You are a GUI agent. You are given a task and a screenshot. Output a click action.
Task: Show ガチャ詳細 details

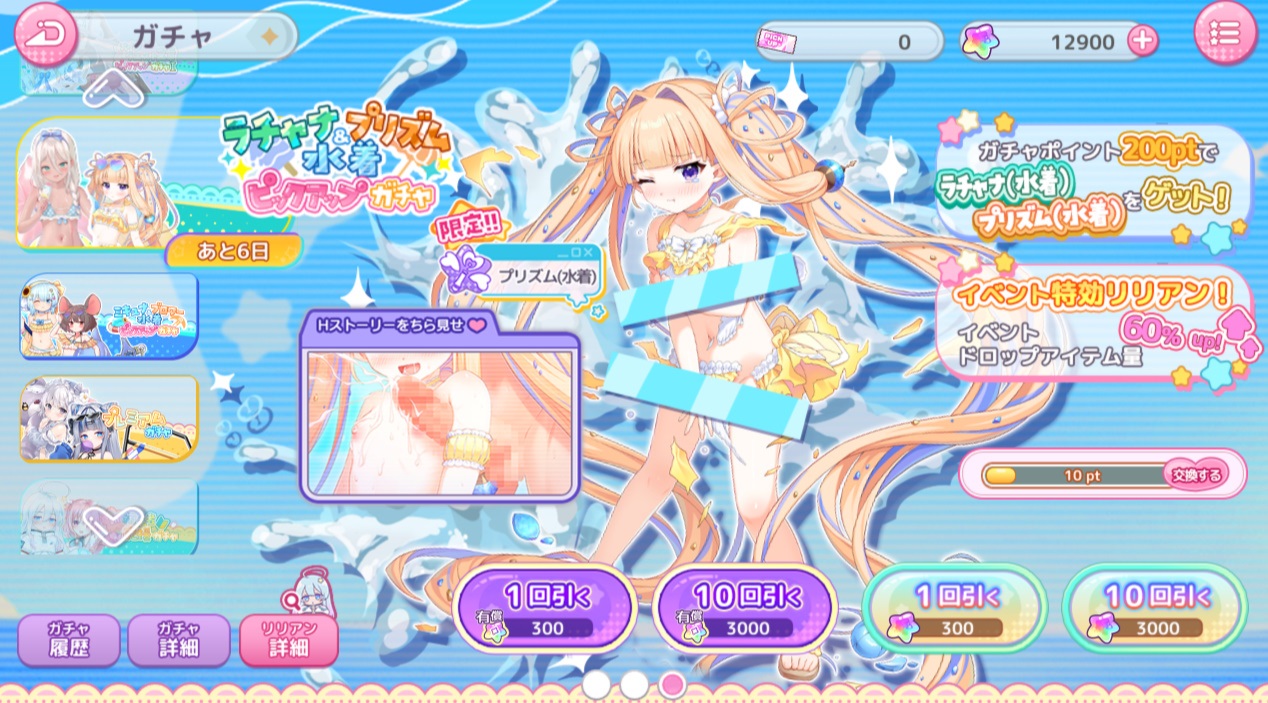[178, 640]
